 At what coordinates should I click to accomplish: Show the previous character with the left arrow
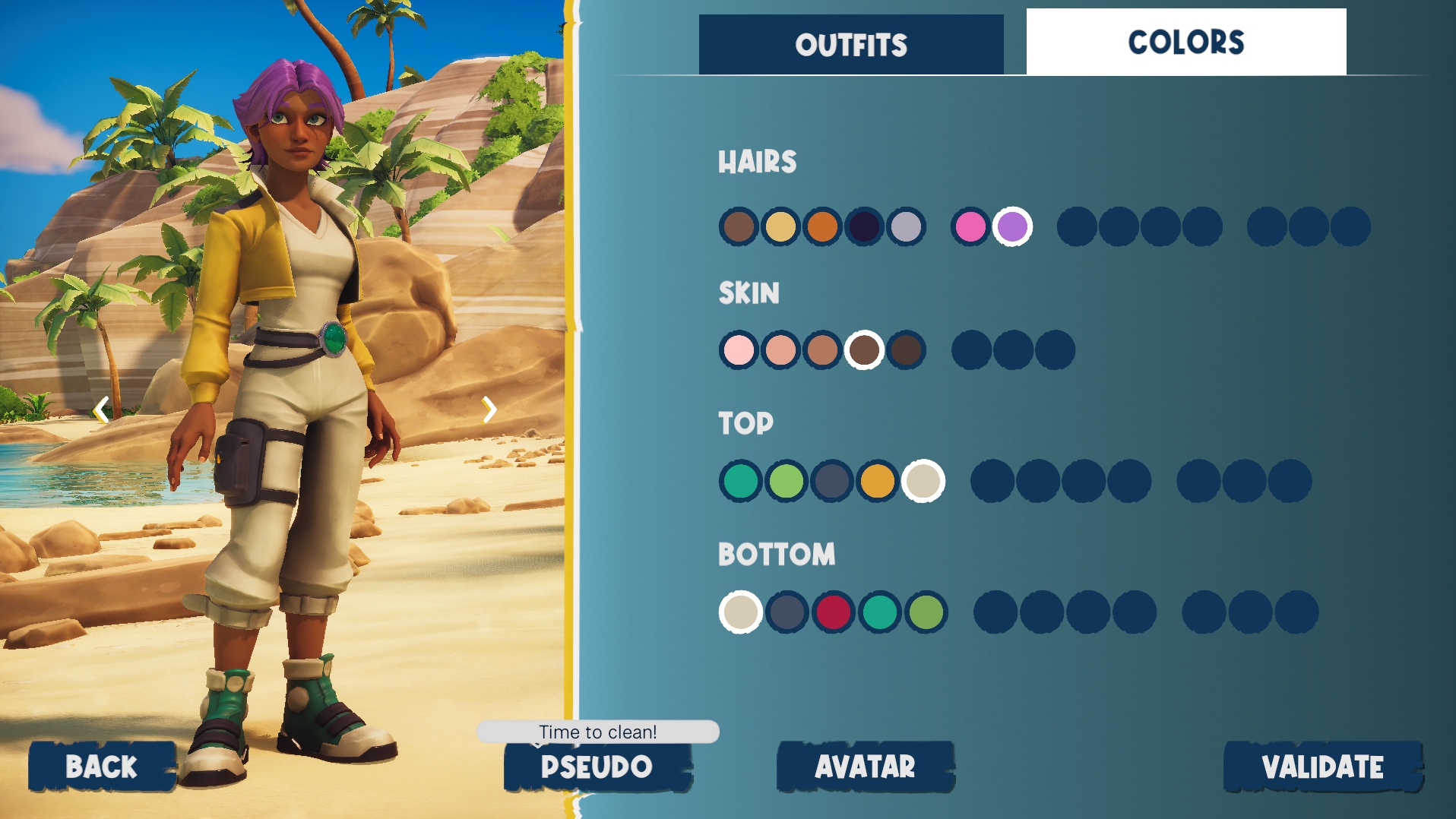tap(101, 410)
